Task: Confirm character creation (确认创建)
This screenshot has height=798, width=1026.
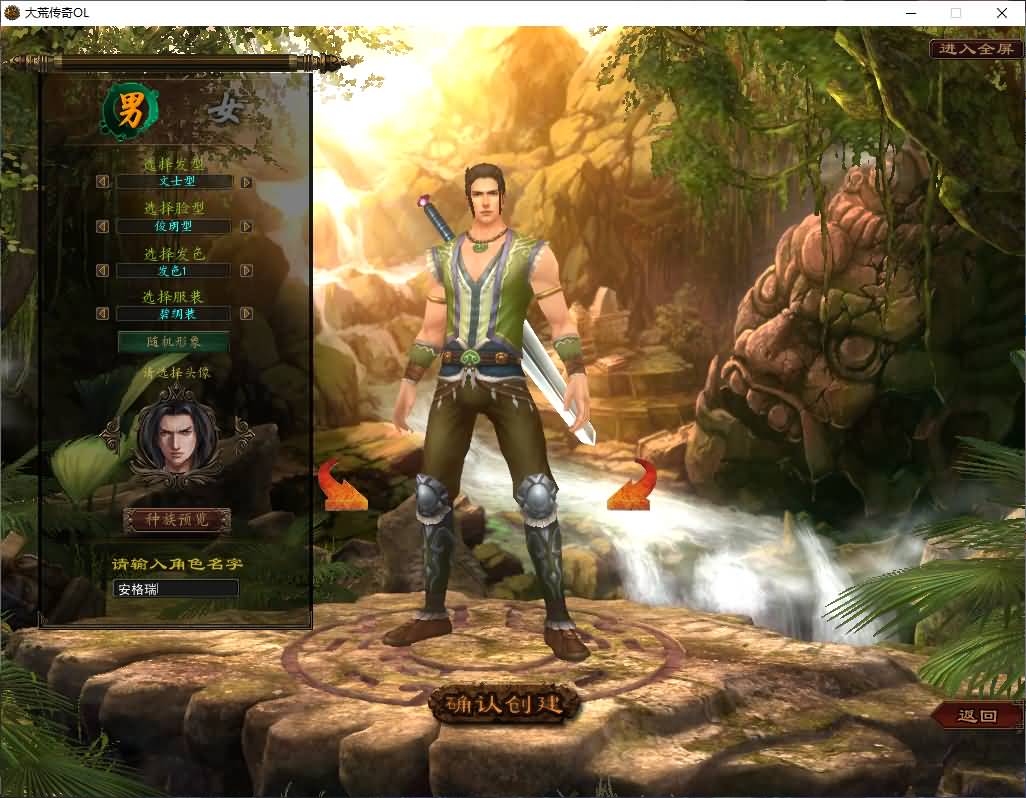Action: [505, 704]
